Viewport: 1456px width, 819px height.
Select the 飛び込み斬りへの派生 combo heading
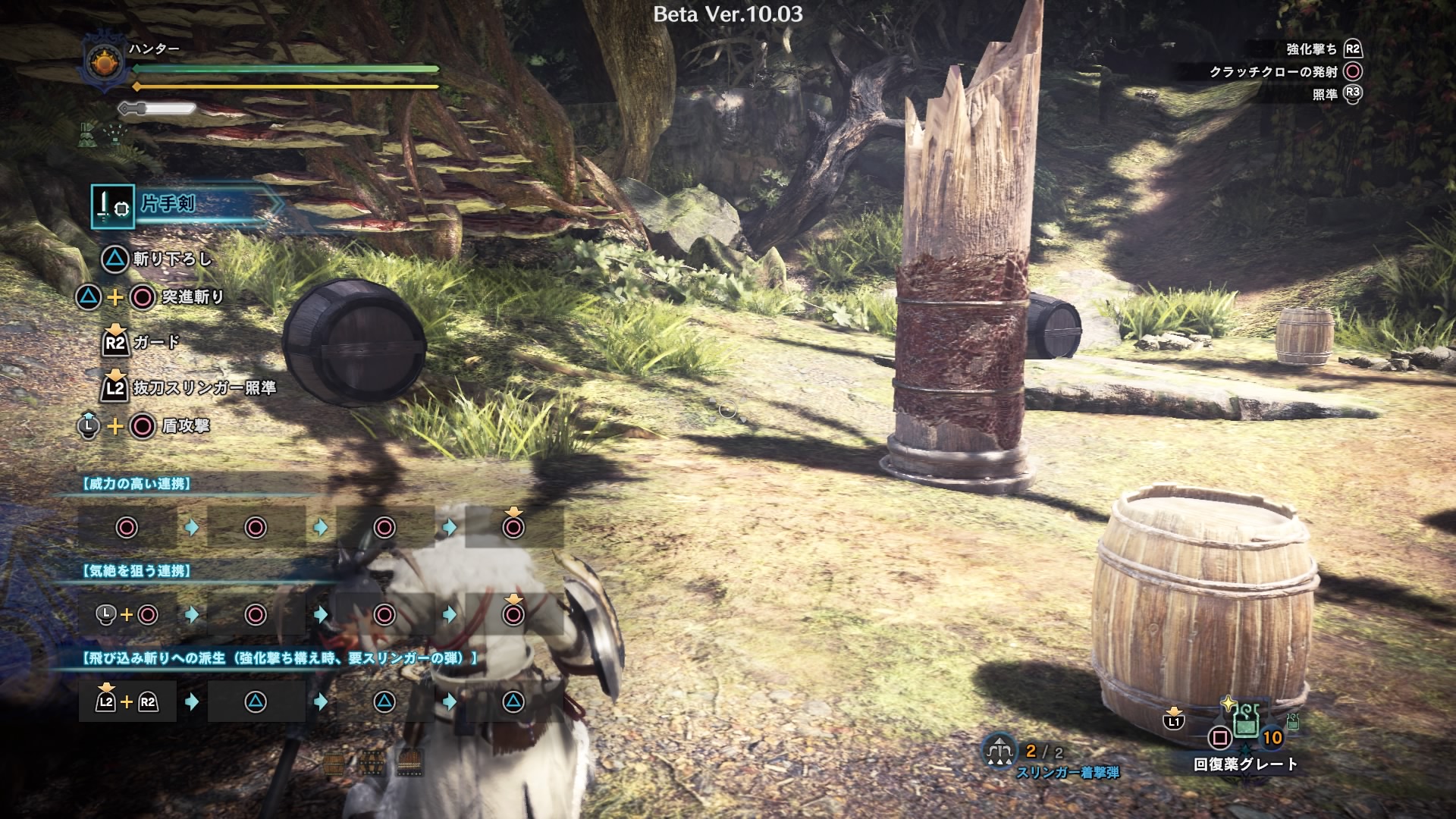pos(279,658)
